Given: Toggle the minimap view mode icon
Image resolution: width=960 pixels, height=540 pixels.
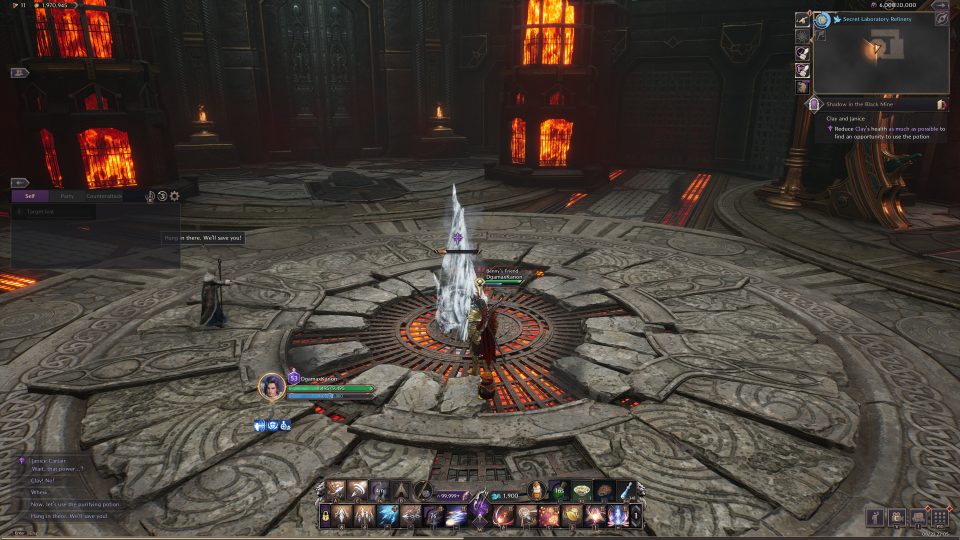Looking at the screenshot, I should tap(941, 19).
